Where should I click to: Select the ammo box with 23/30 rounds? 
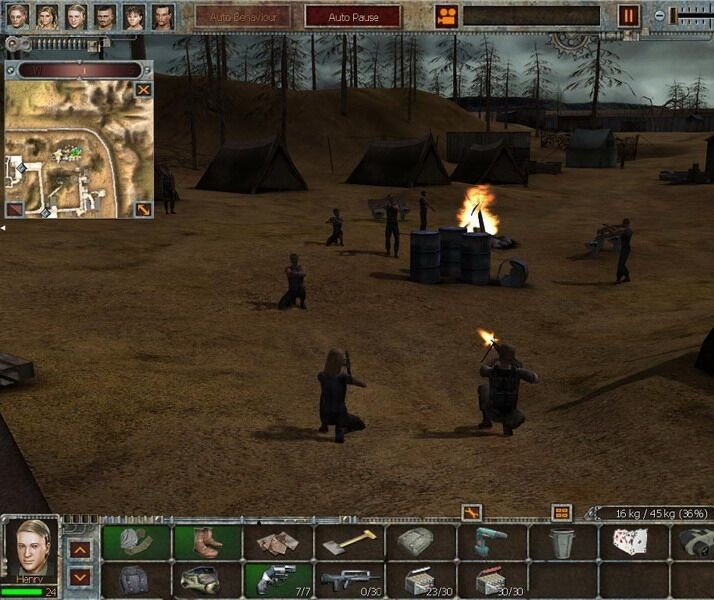coord(420,579)
